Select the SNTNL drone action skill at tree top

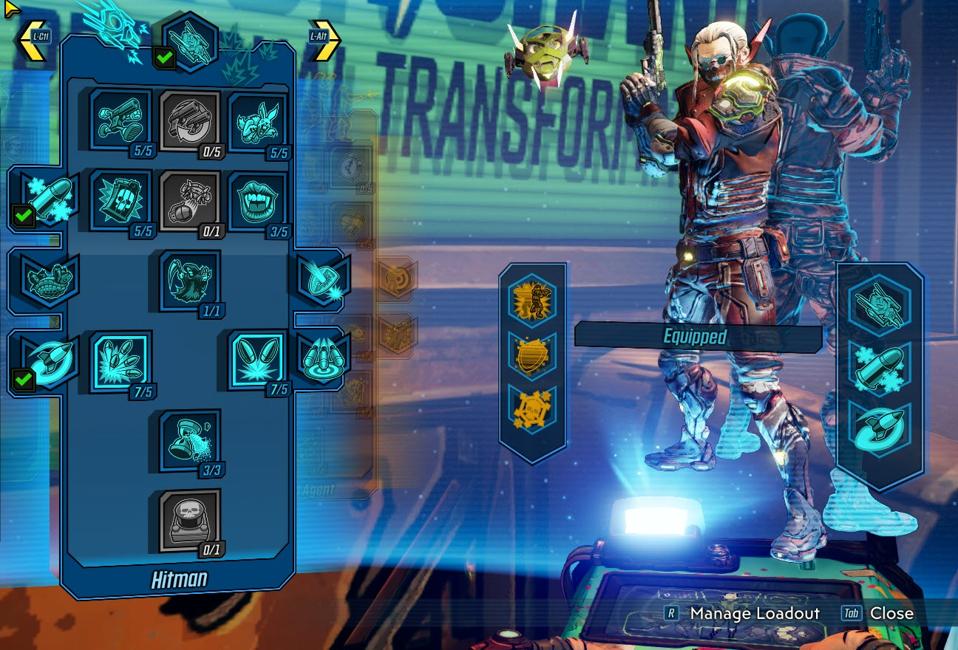(x=190, y=42)
